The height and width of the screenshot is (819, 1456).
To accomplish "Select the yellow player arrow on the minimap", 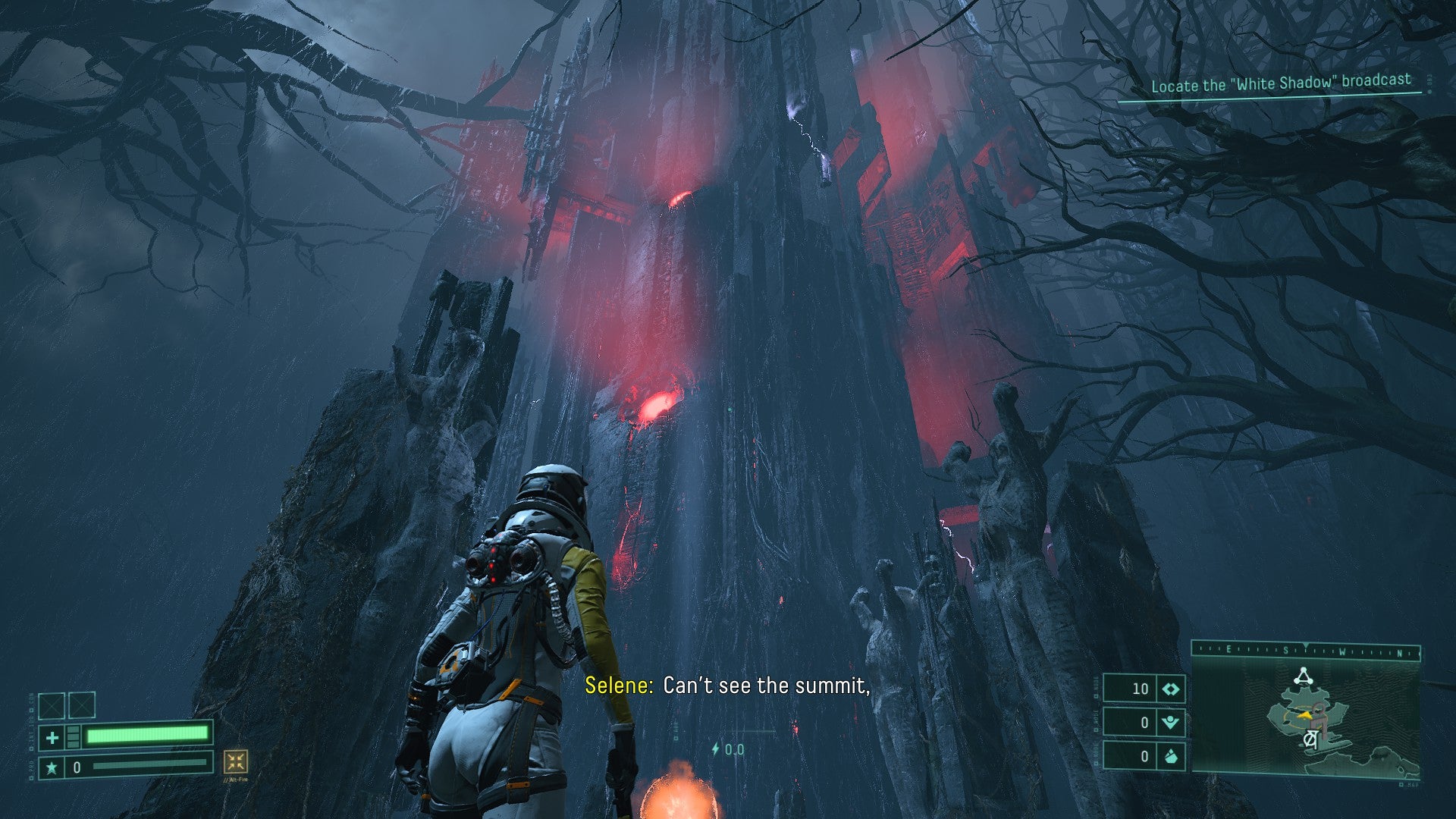I will tap(1304, 714).
